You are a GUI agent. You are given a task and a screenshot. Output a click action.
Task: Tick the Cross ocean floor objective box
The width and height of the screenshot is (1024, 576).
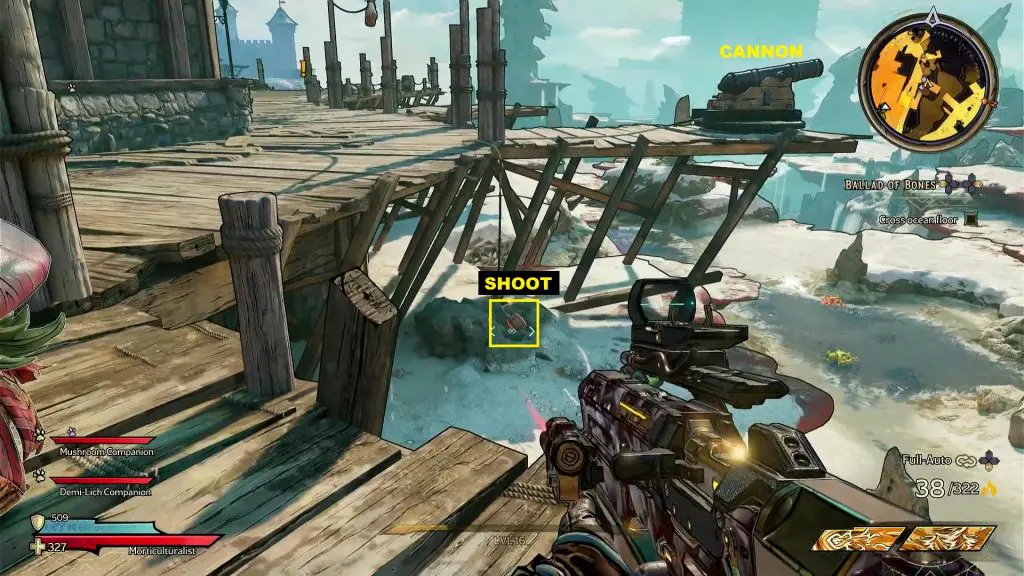pos(970,219)
